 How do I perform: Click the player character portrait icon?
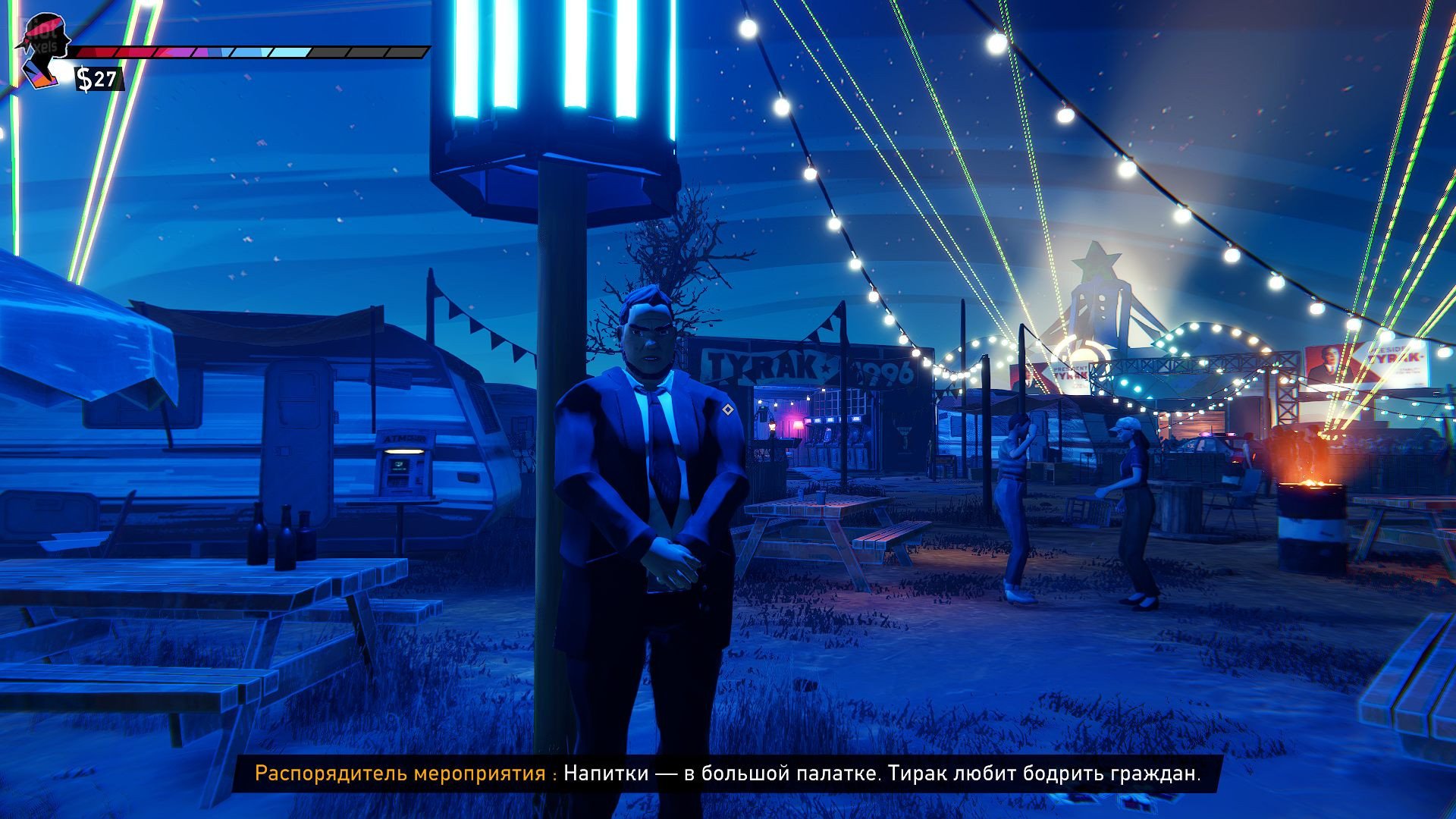[44, 49]
